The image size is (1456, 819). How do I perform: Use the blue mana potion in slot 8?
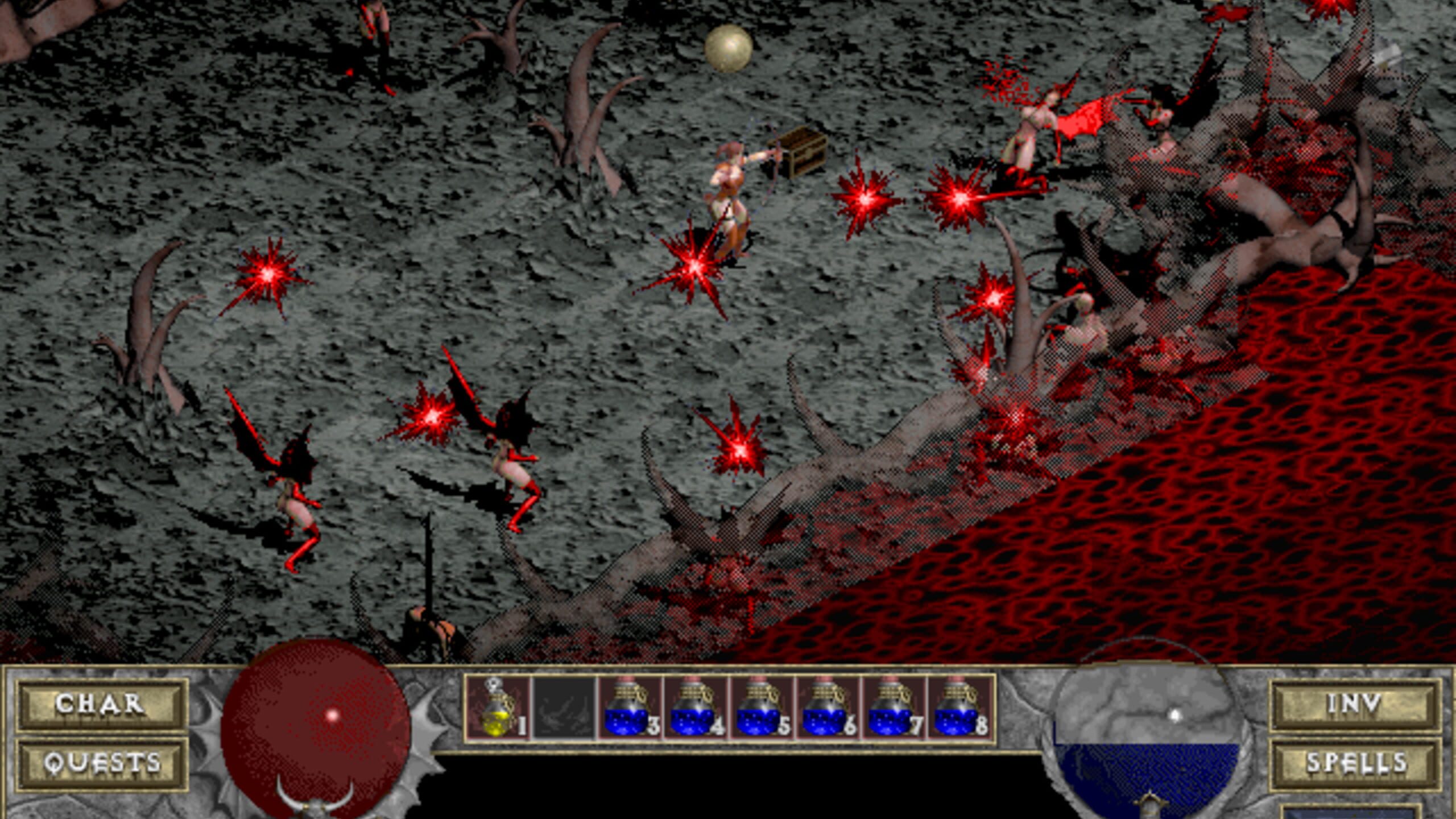[x=959, y=709]
